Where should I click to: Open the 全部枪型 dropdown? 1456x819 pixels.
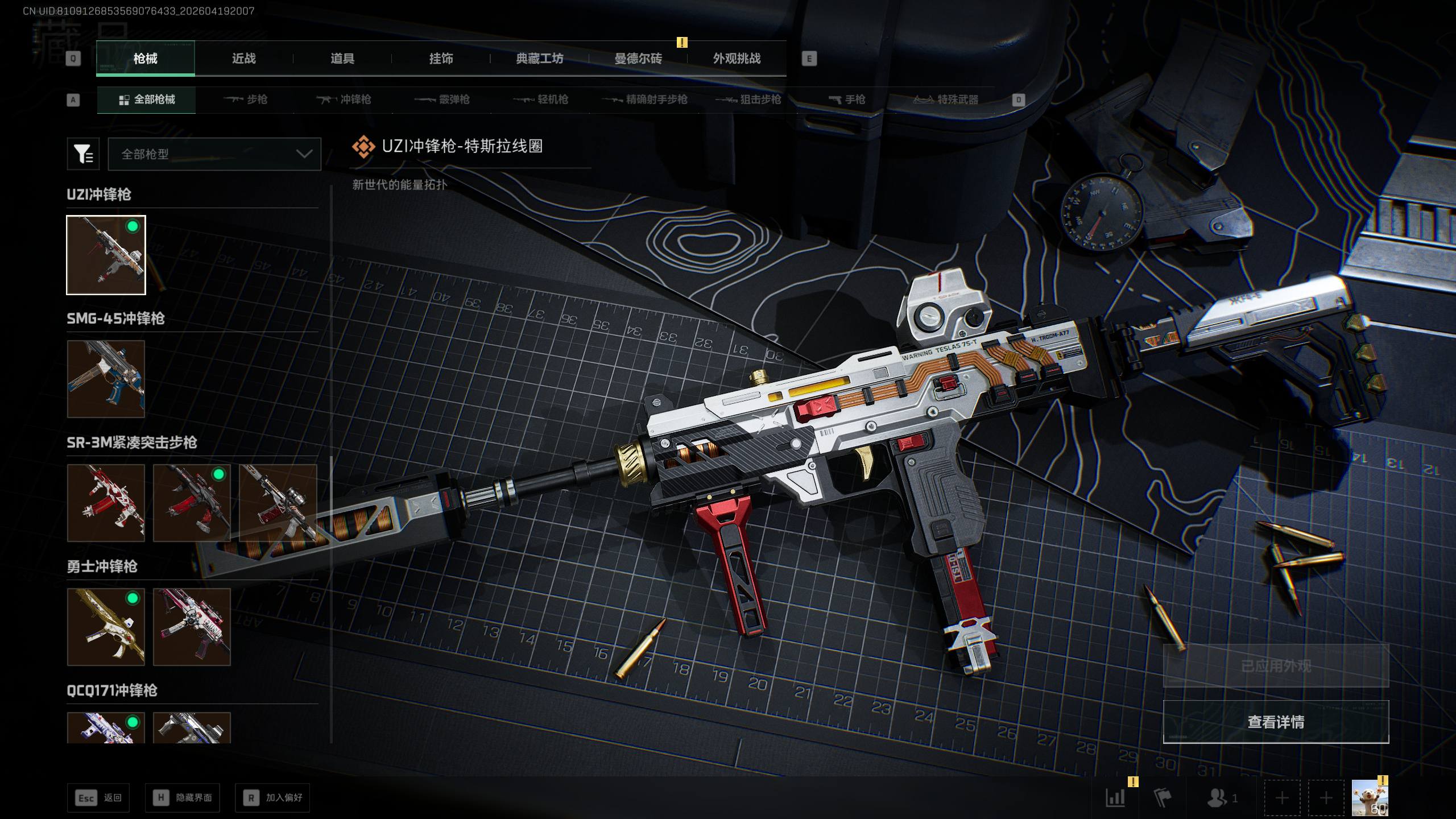pyautogui.click(x=214, y=154)
